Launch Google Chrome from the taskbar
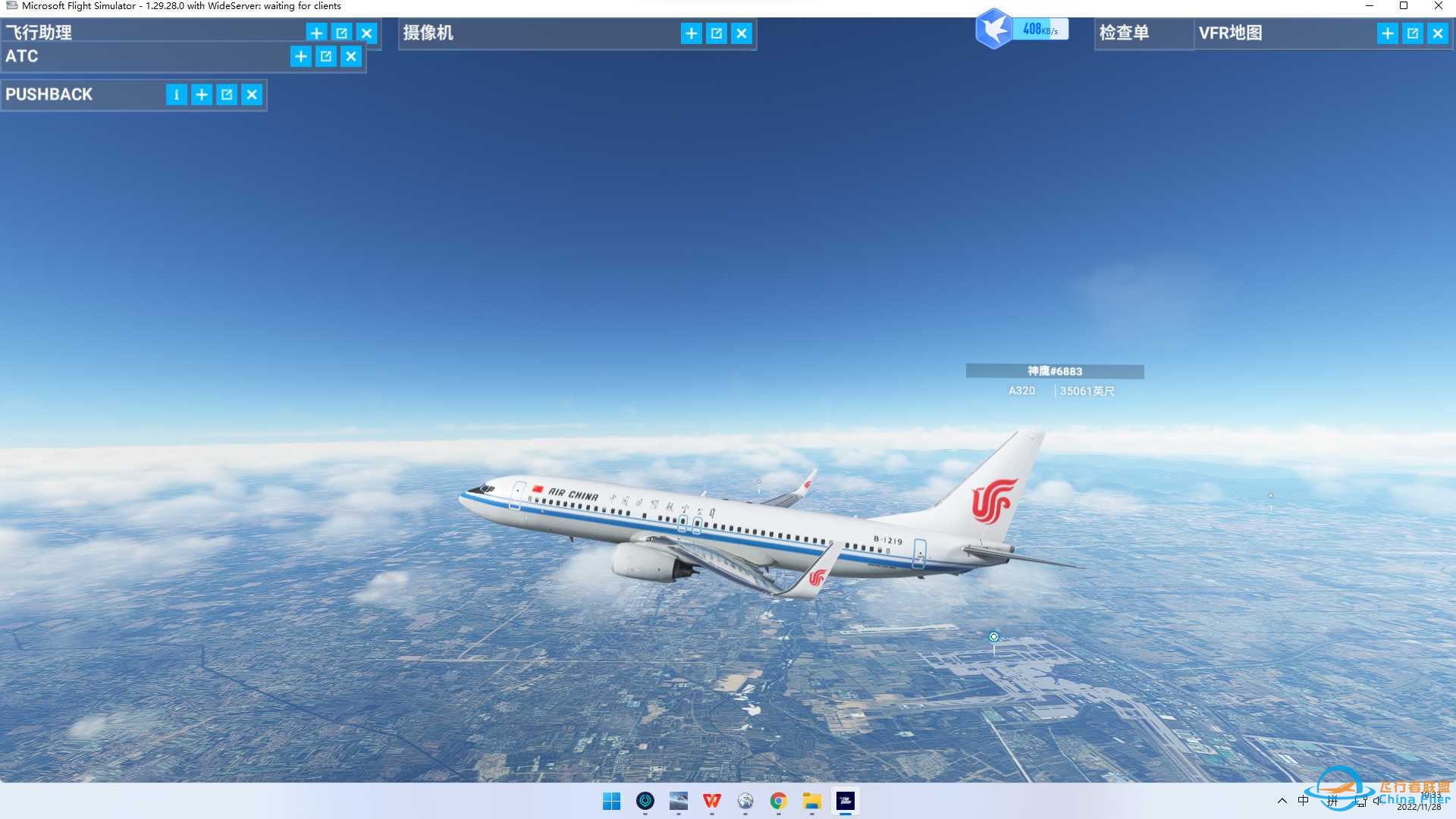 pyautogui.click(x=779, y=802)
